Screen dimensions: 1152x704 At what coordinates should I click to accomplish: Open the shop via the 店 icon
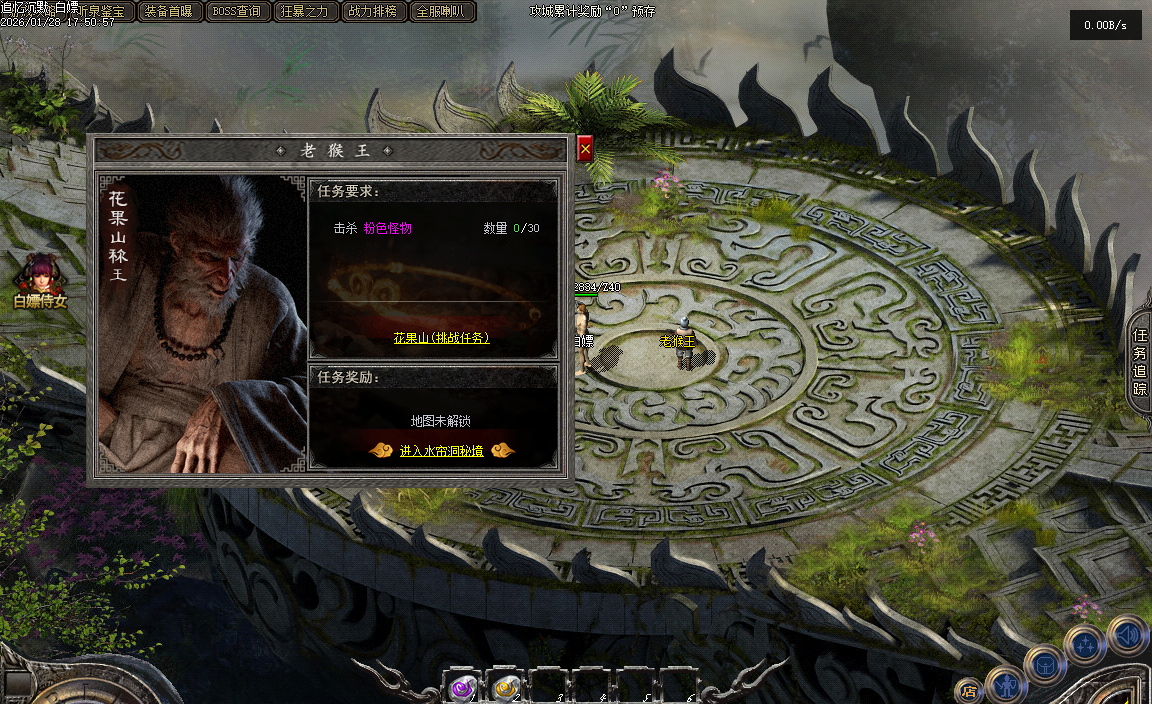click(968, 689)
